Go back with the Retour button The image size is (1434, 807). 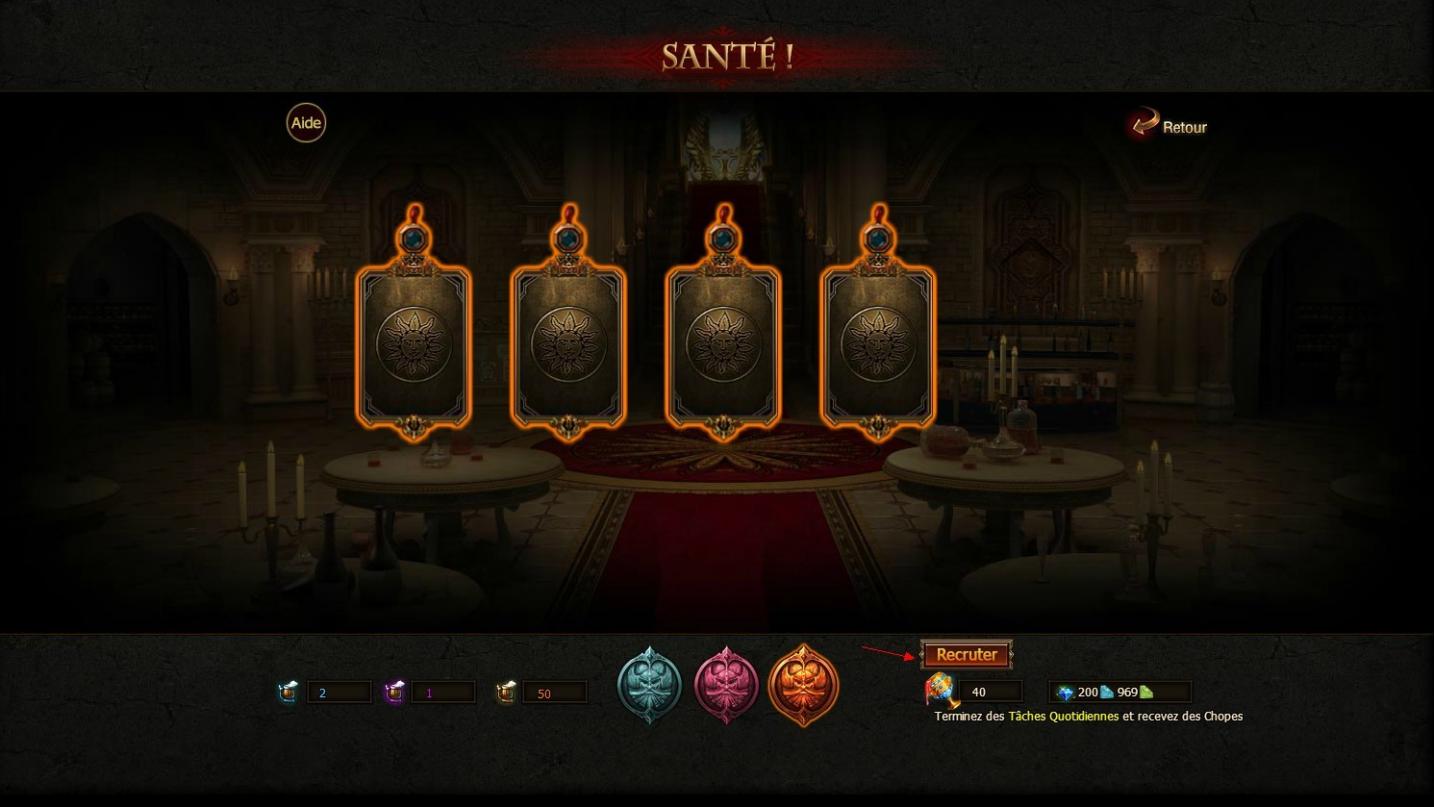point(1170,126)
